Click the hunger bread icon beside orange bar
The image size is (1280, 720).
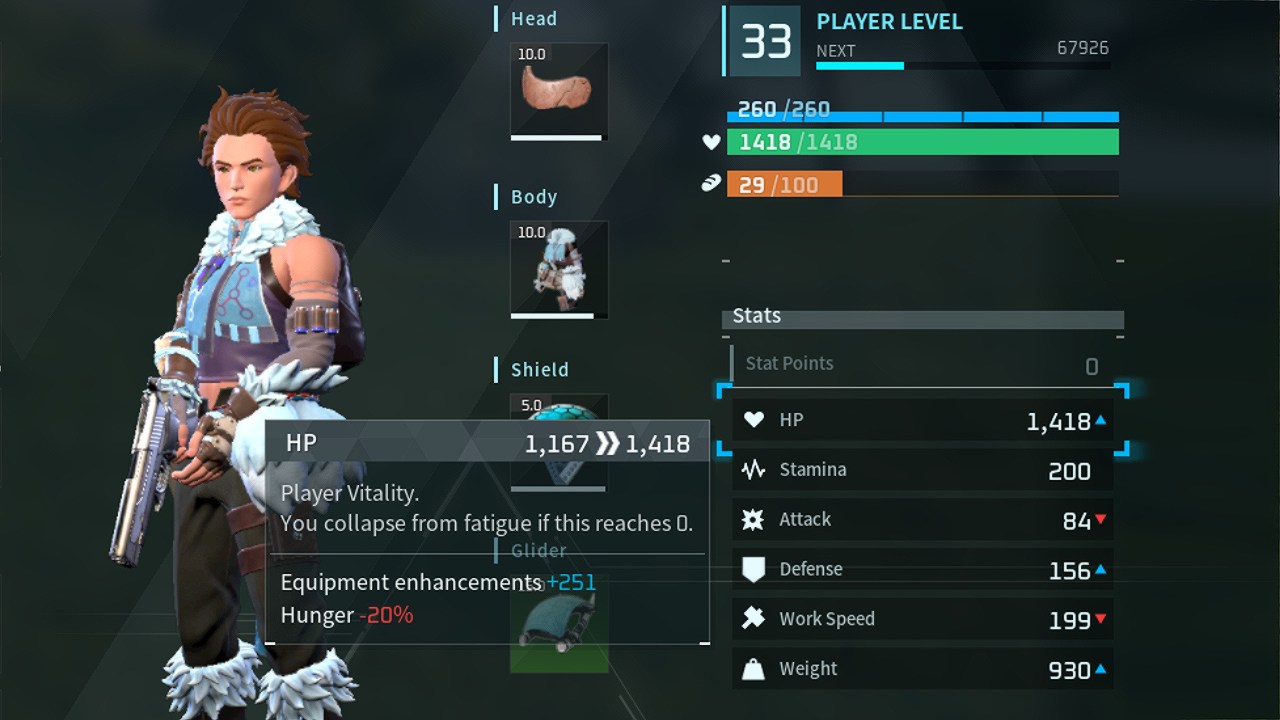(710, 184)
